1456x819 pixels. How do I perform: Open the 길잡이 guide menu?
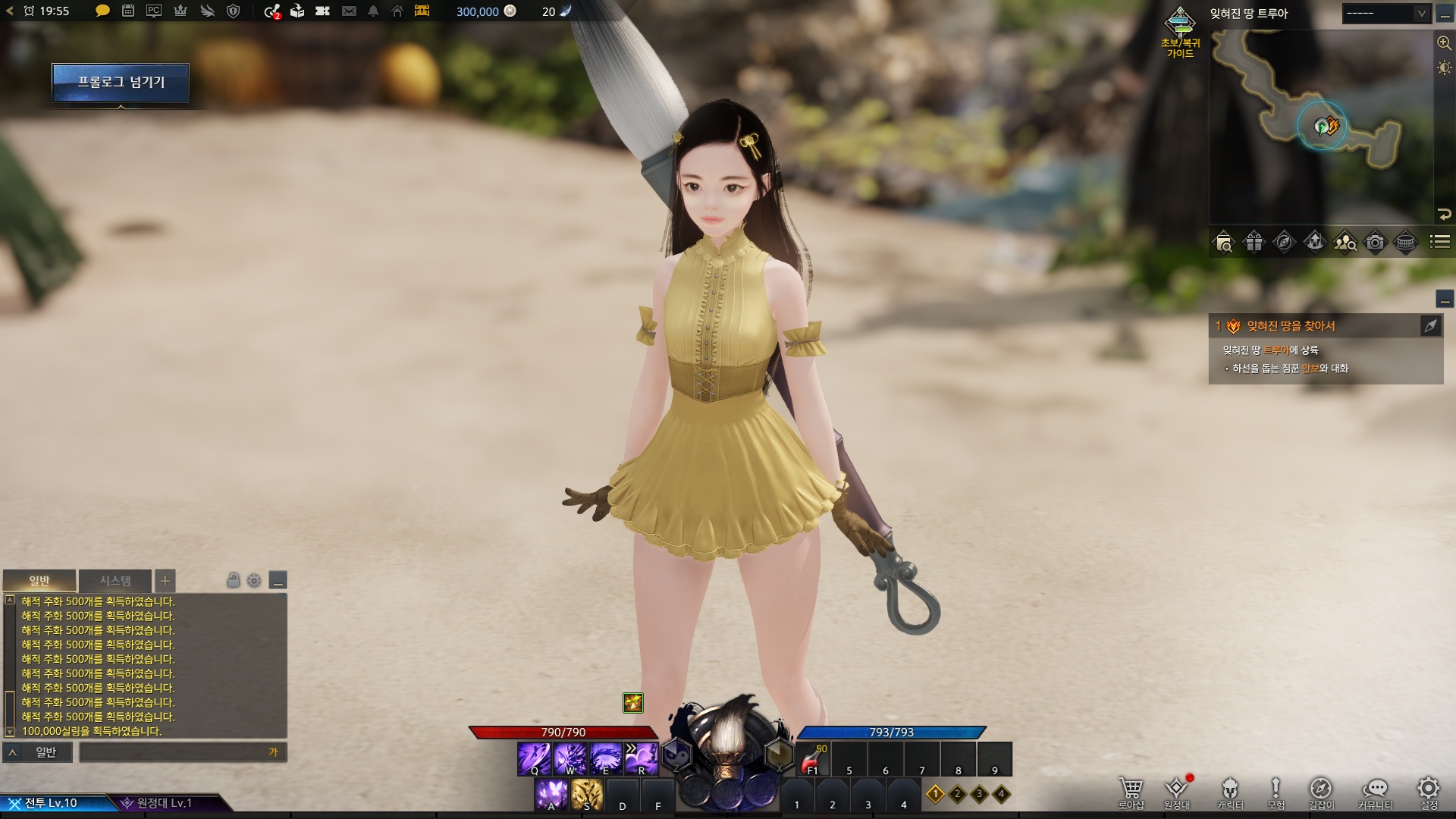click(x=1320, y=791)
